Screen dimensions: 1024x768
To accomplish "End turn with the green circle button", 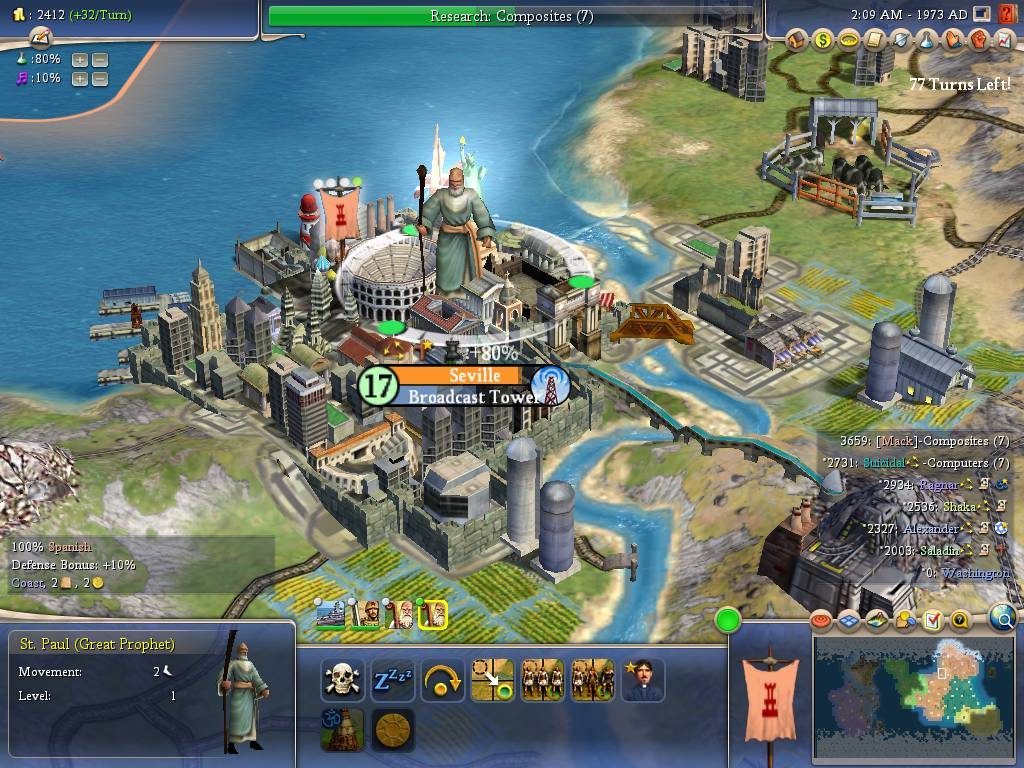I will point(728,621).
